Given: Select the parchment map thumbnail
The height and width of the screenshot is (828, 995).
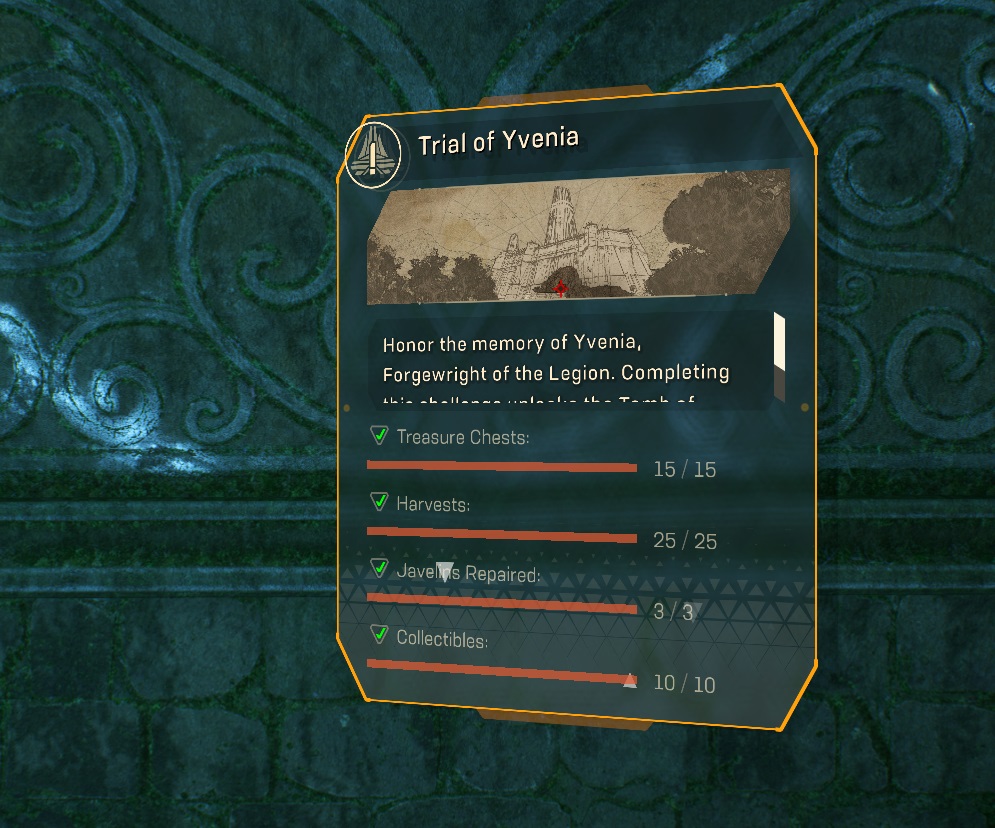Looking at the screenshot, I should pos(578,237).
